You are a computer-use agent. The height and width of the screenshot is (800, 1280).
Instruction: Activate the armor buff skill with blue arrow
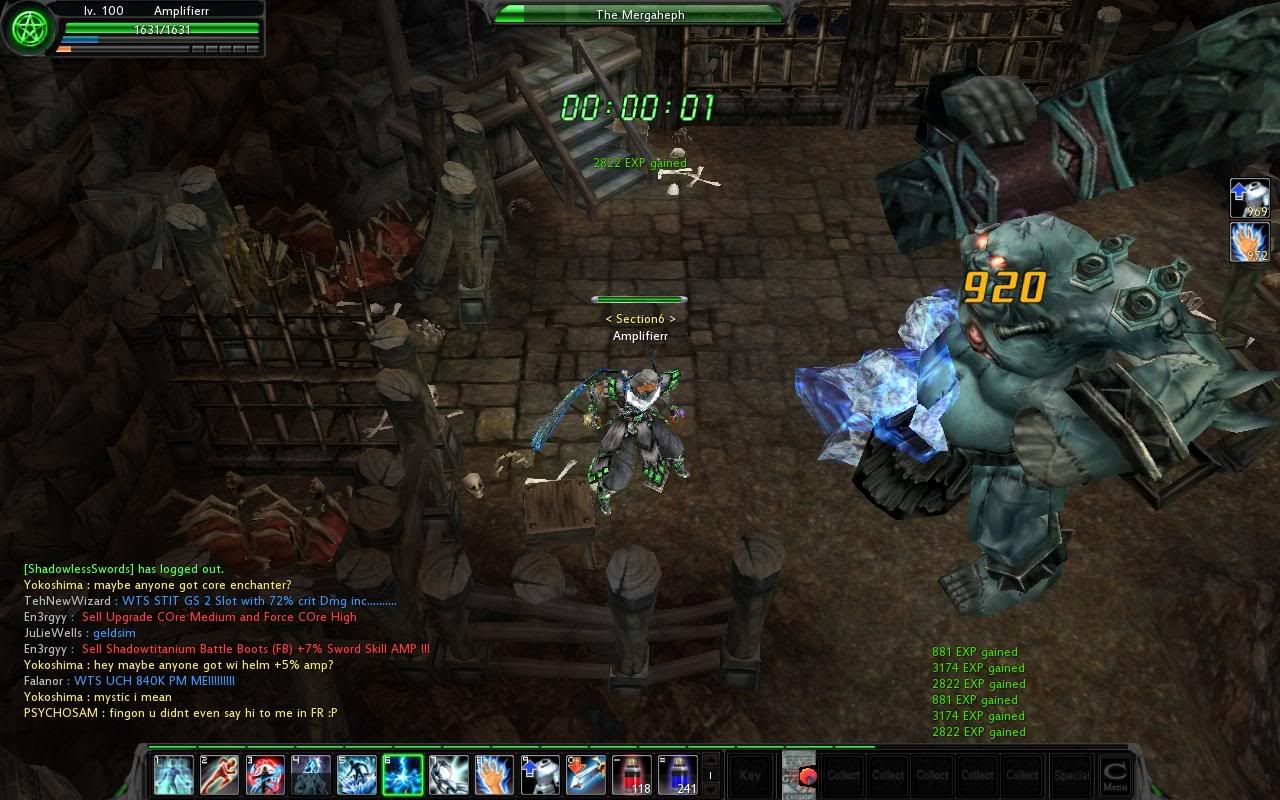(x=540, y=775)
